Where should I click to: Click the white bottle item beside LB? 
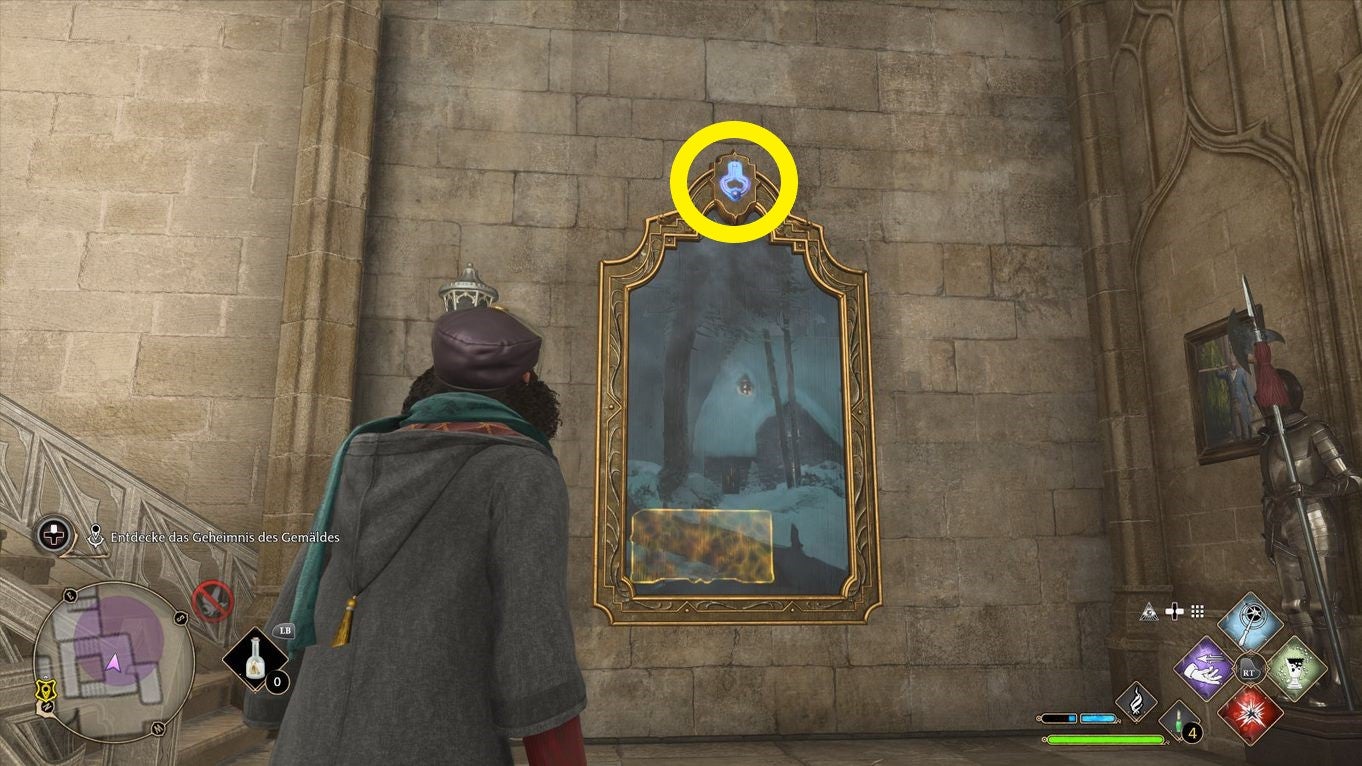click(255, 658)
